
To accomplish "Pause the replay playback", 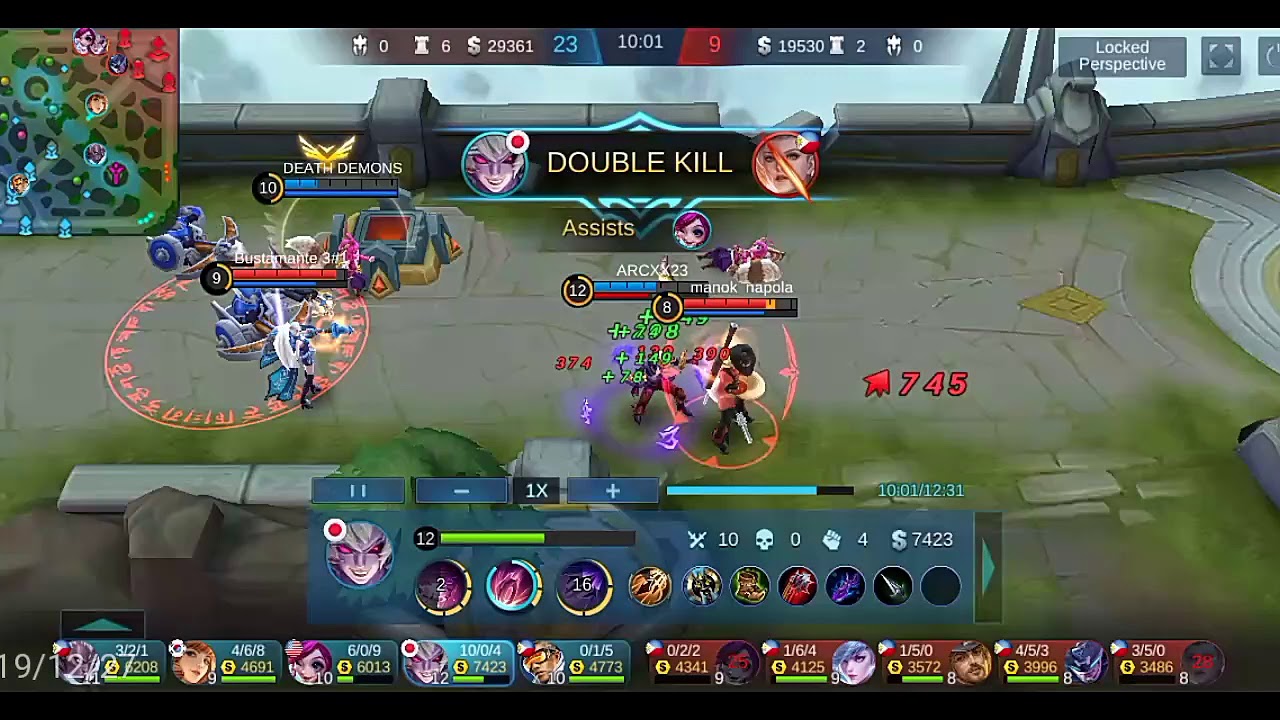I will pyautogui.click(x=358, y=491).
